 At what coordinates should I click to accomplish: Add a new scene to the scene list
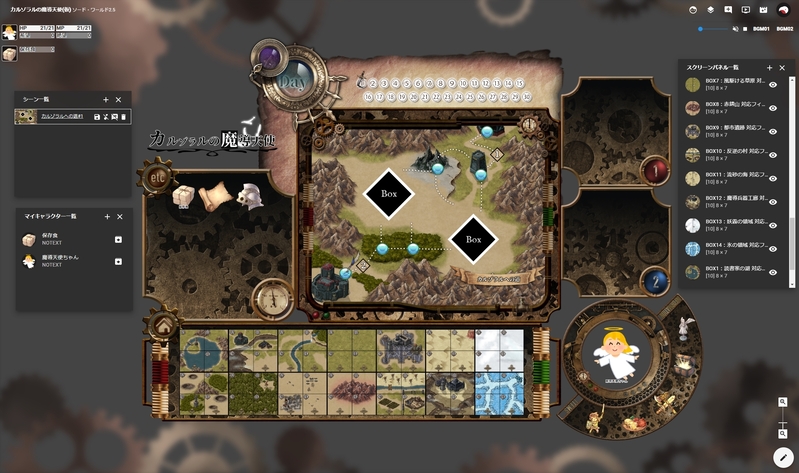click(106, 100)
